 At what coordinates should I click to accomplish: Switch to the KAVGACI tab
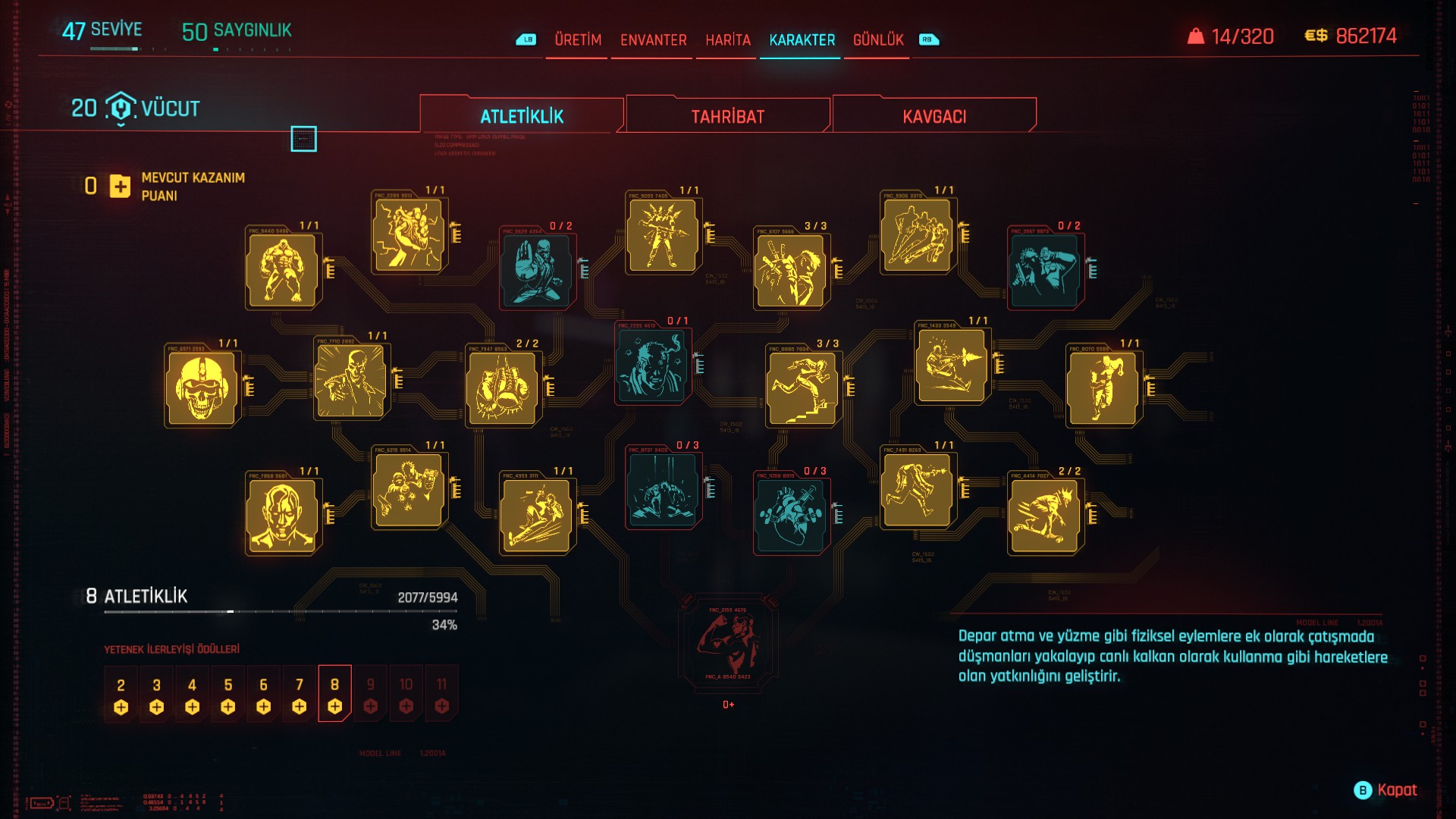(934, 116)
